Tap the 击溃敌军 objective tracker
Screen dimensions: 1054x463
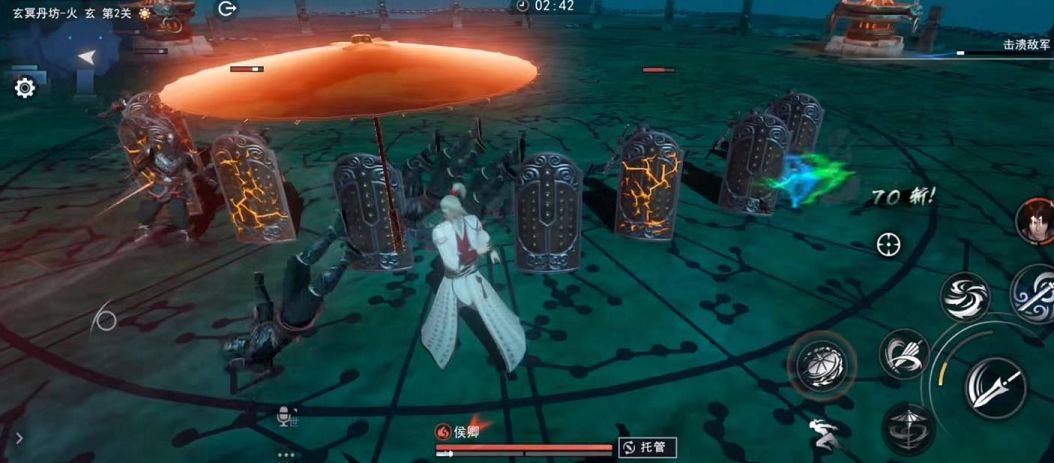[1026, 44]
